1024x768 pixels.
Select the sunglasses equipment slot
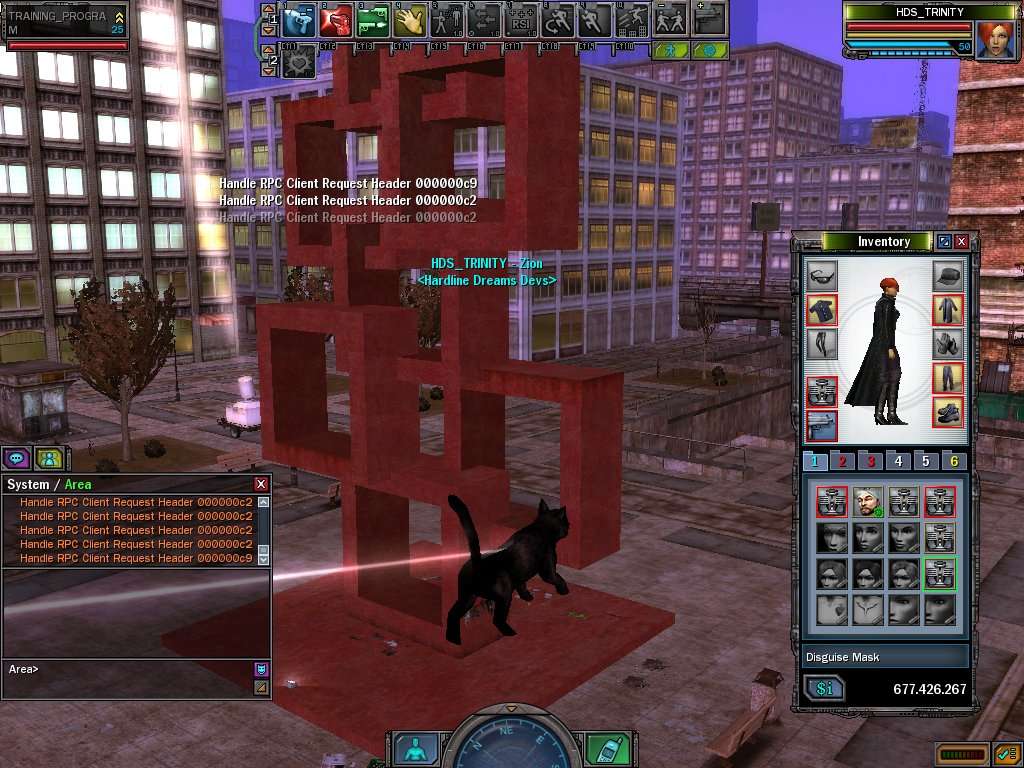click(821, 276)
